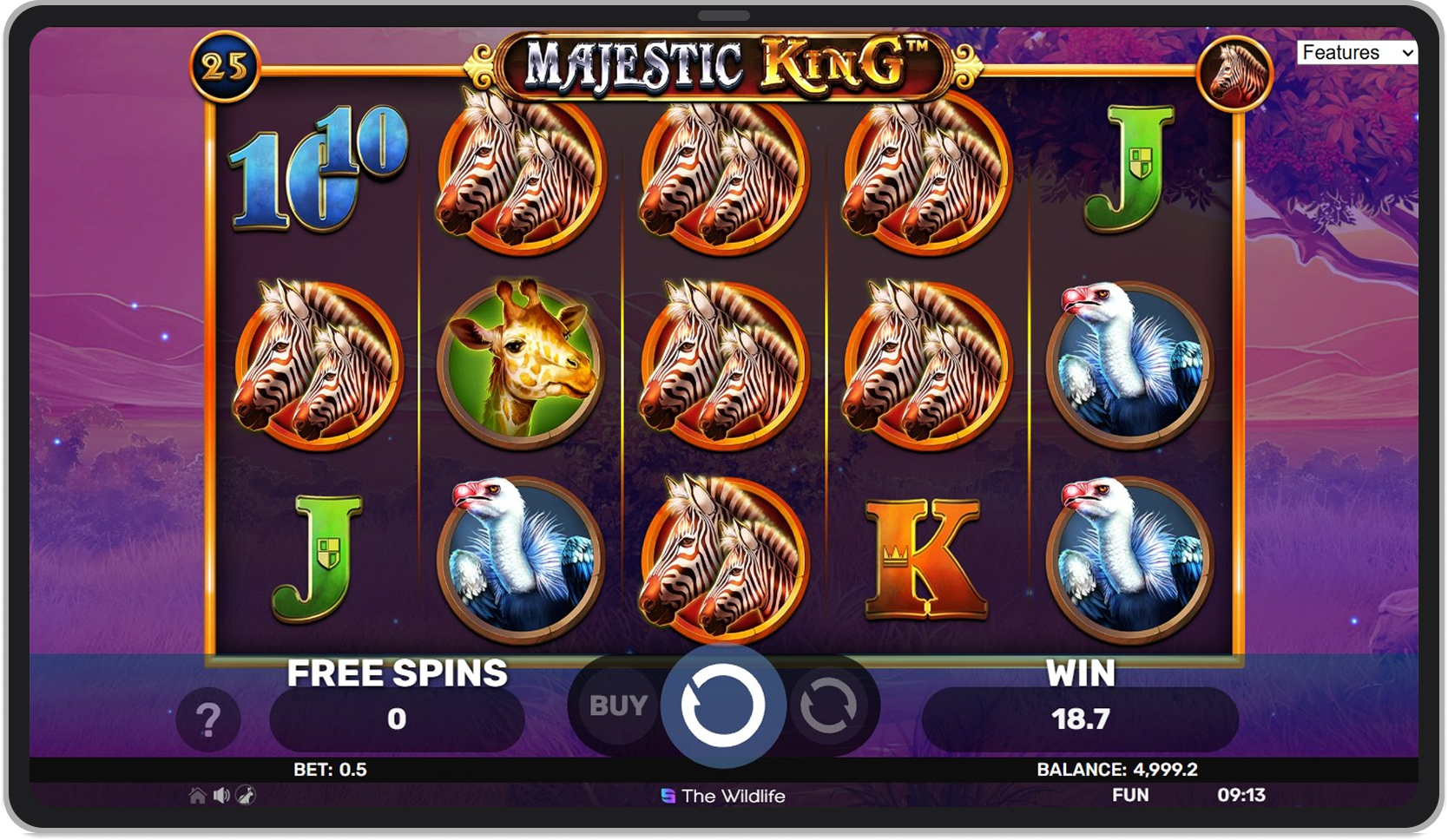
Task: Click the Spin button to spin reels
Action: [x=725, y=705]
